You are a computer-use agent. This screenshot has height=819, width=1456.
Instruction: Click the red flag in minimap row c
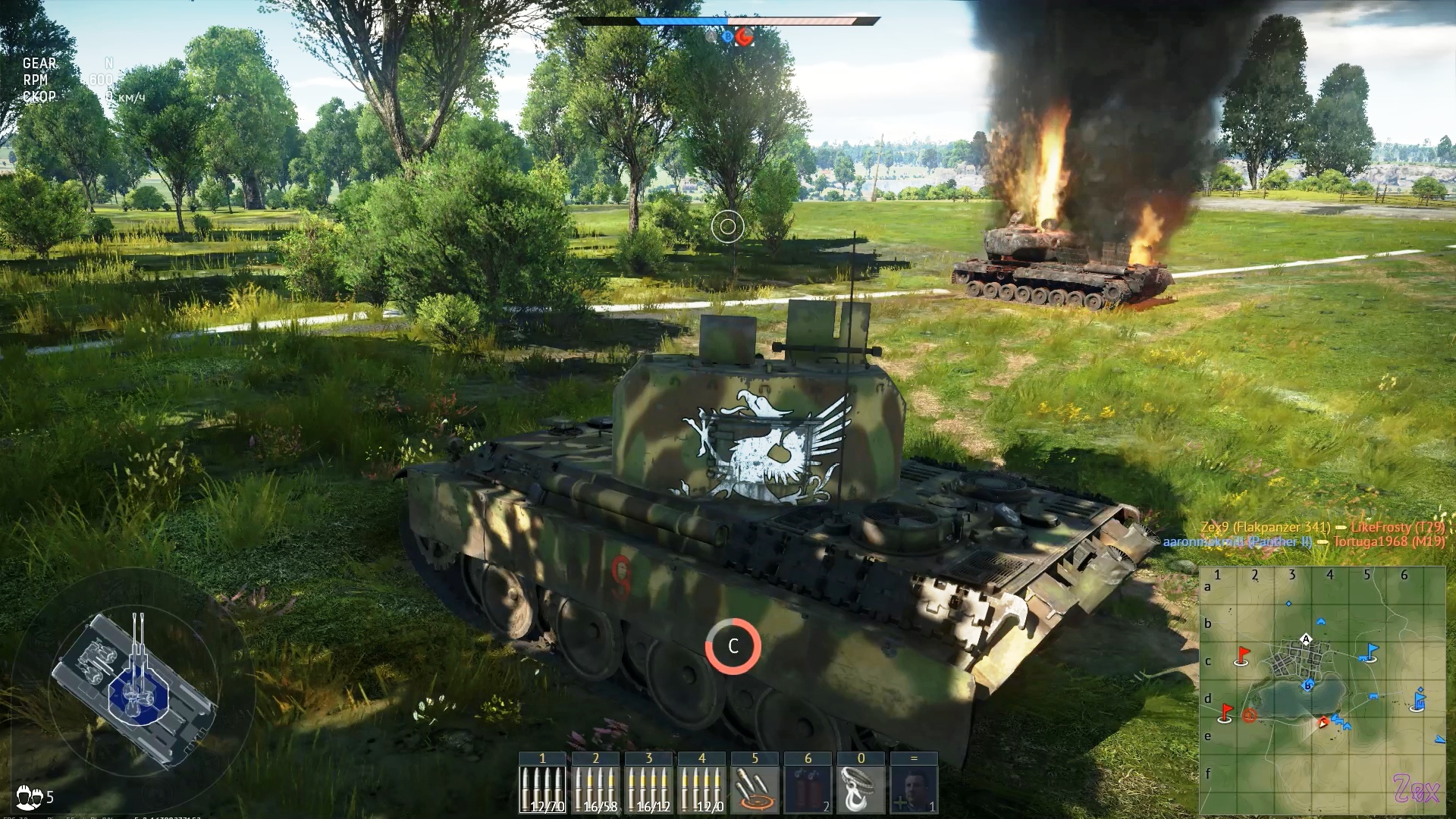pyautogui.click(x=1241, y=655)
